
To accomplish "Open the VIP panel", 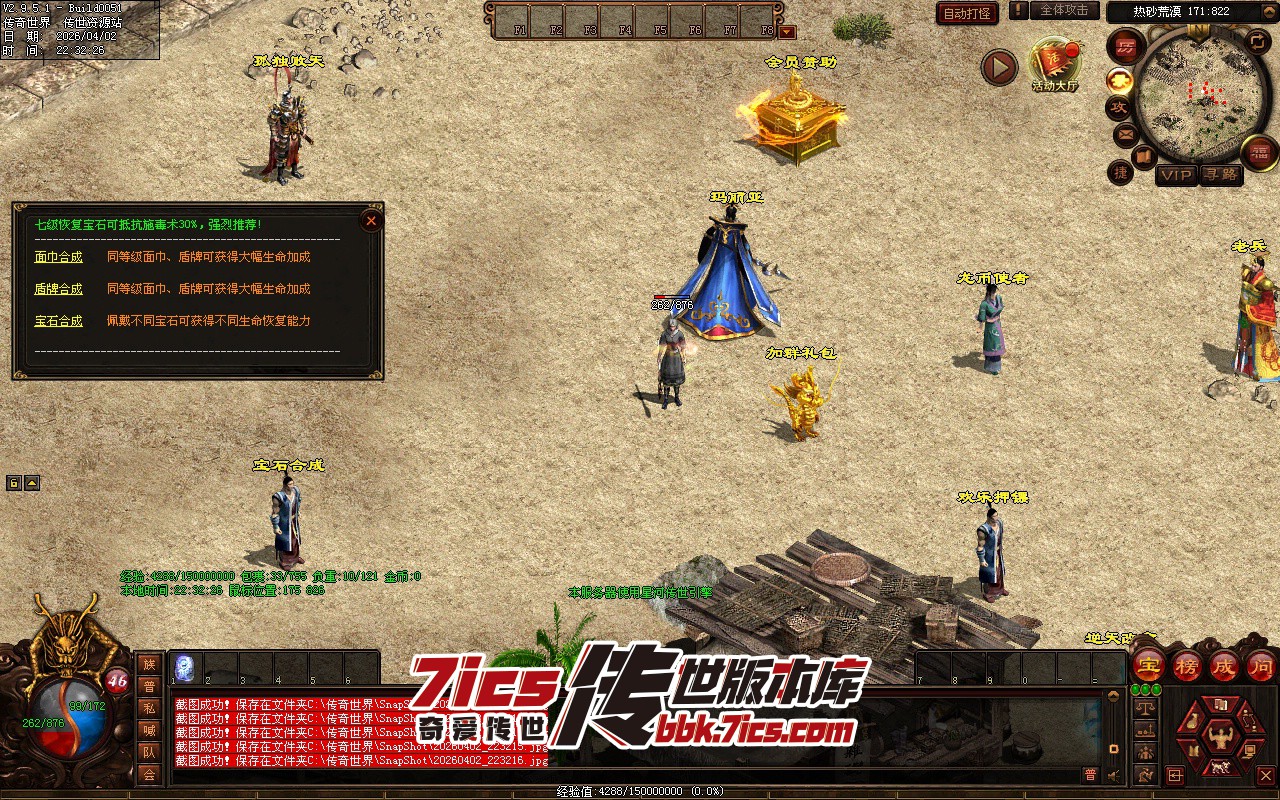I will pyautogui.click(x=1176, y=175).
